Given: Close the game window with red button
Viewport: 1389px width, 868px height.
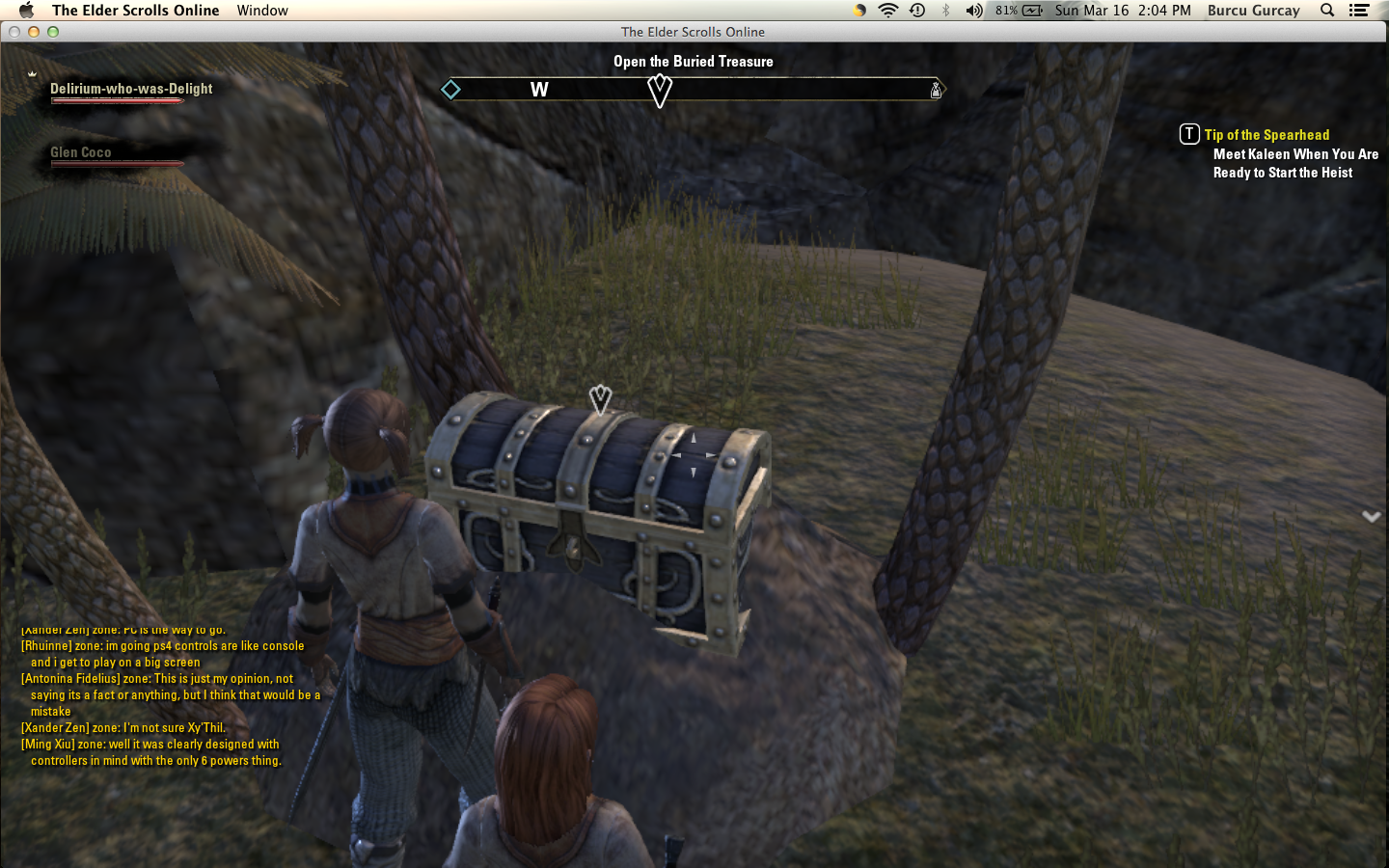Looking at the screenshot, I should tap(14, 32).
